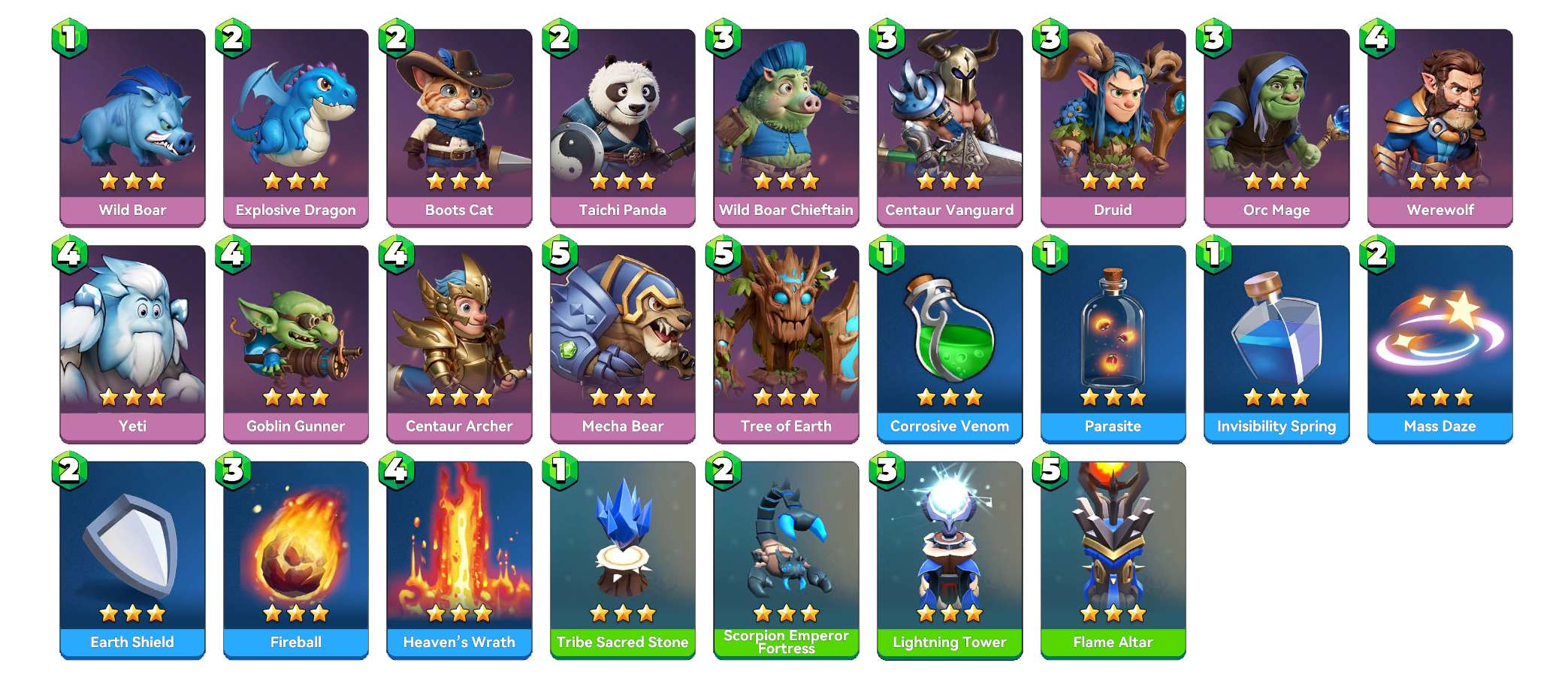Select the Centaur Archer card
Viewport: 1568px width, 693px height.
pos(459,343)
